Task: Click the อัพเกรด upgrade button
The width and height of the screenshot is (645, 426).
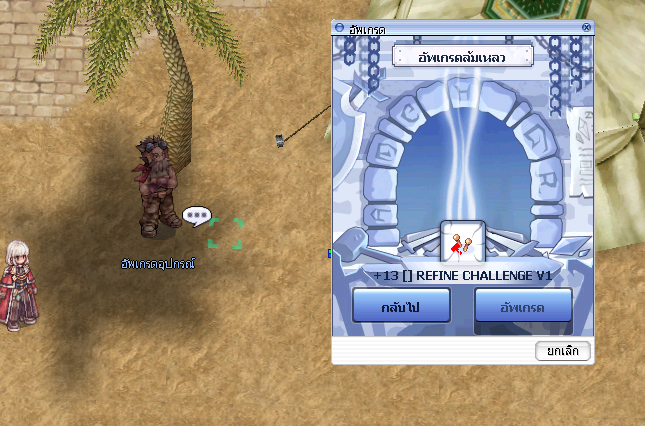Action: pos(523,306)
